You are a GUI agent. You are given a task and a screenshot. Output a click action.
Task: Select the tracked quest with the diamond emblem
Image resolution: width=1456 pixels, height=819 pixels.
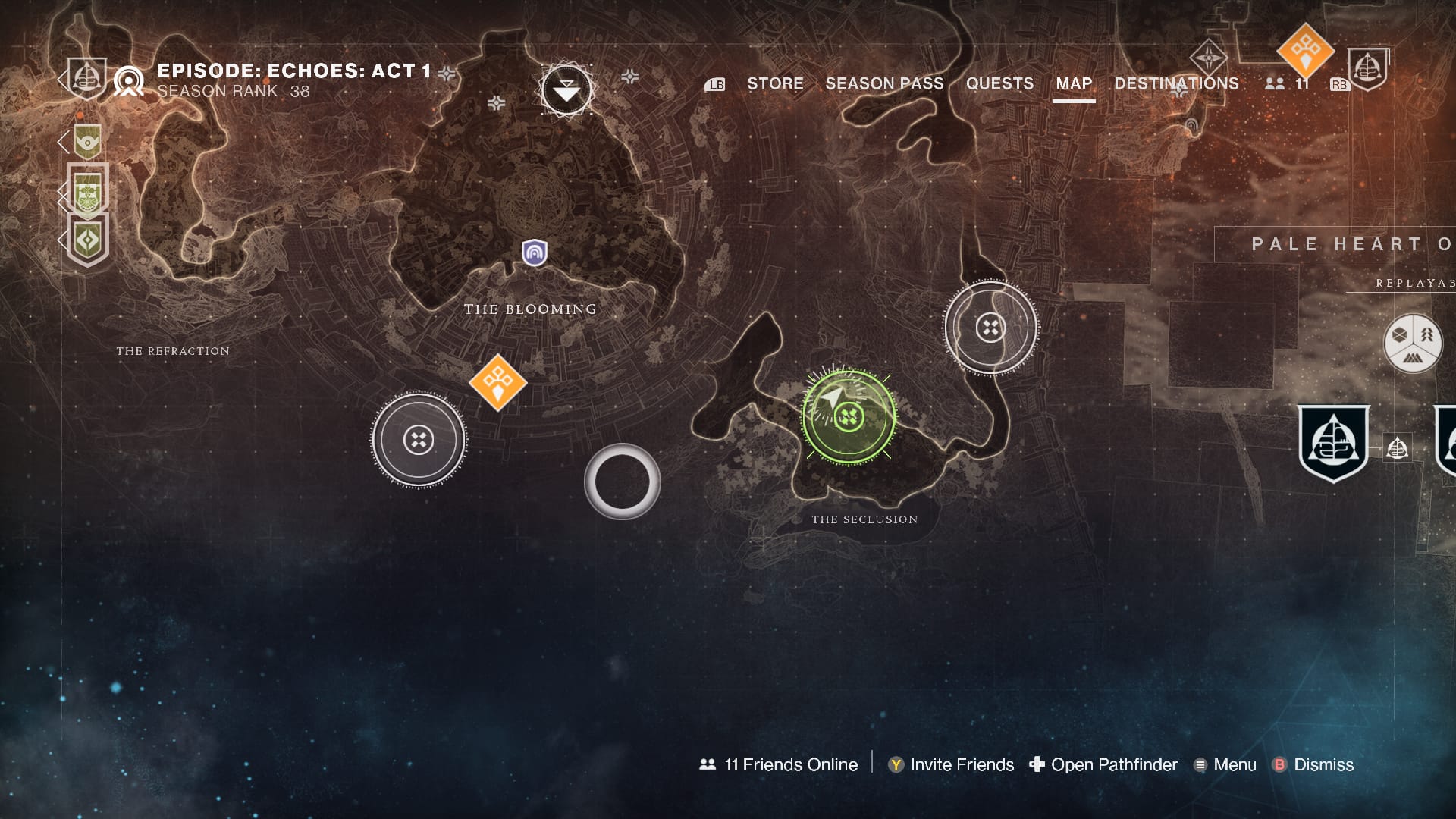tap(88, 240)
